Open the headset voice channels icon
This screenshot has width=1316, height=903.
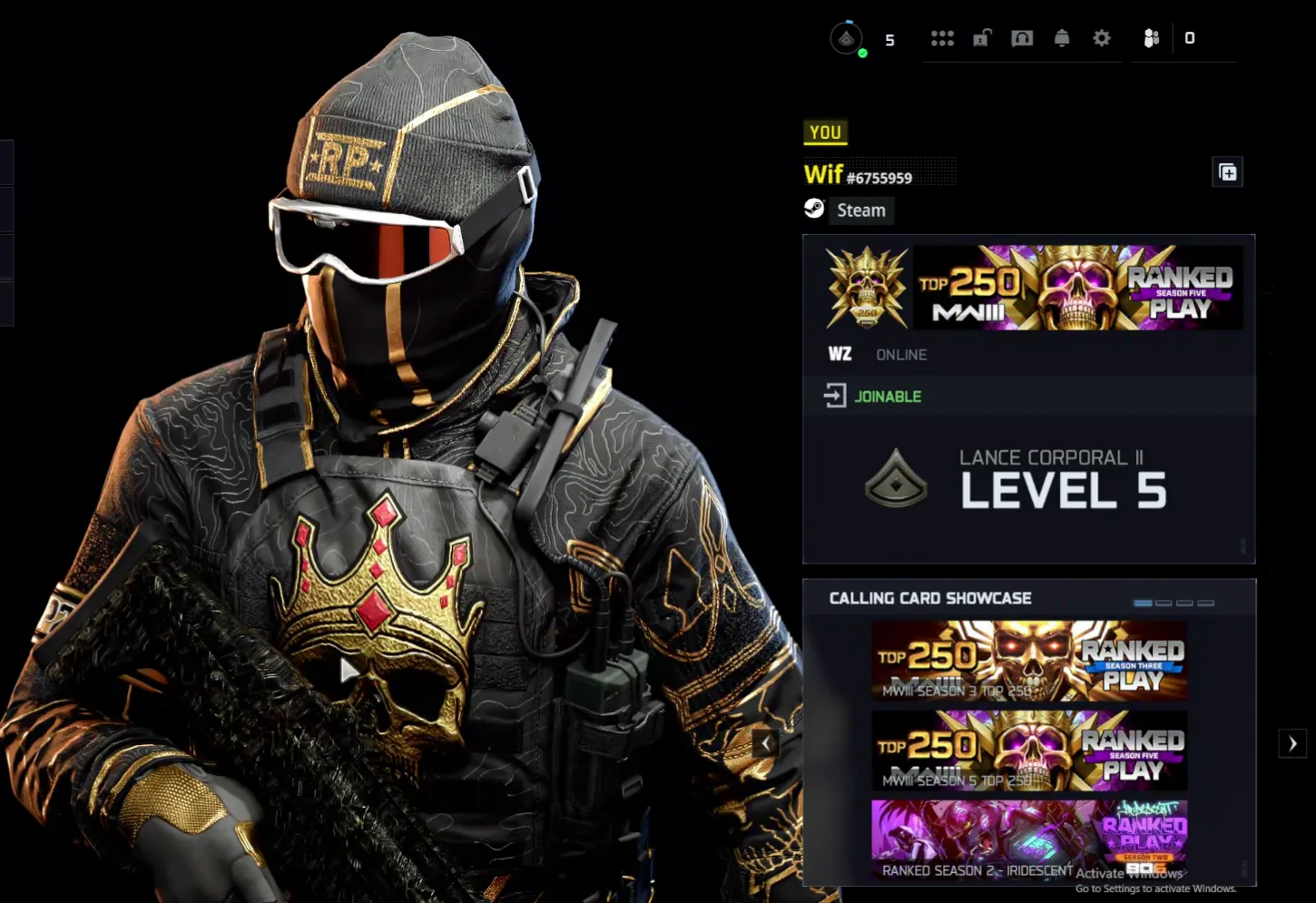pos(1022,38)
